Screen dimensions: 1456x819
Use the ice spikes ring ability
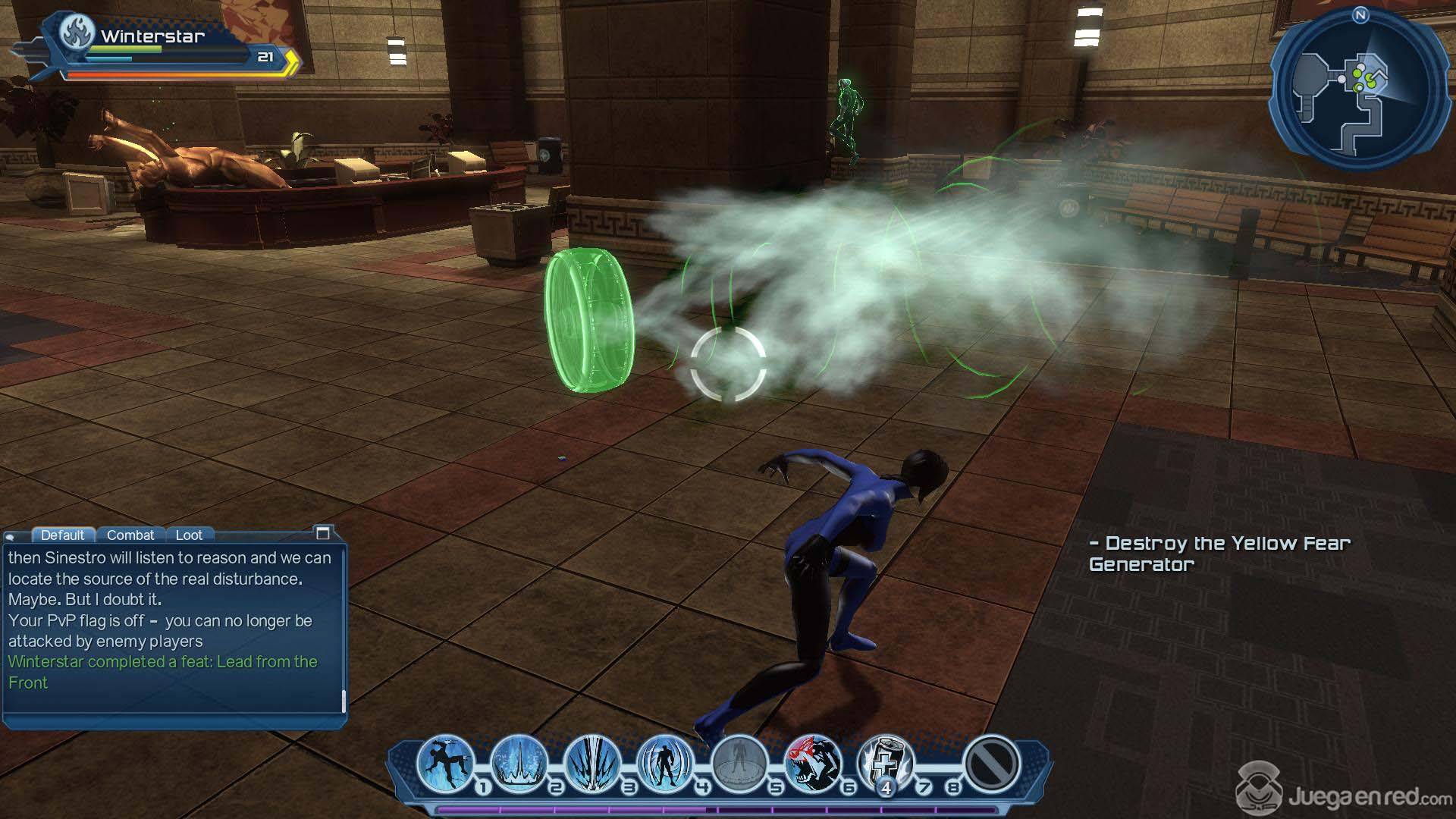(x=519, y=762)
